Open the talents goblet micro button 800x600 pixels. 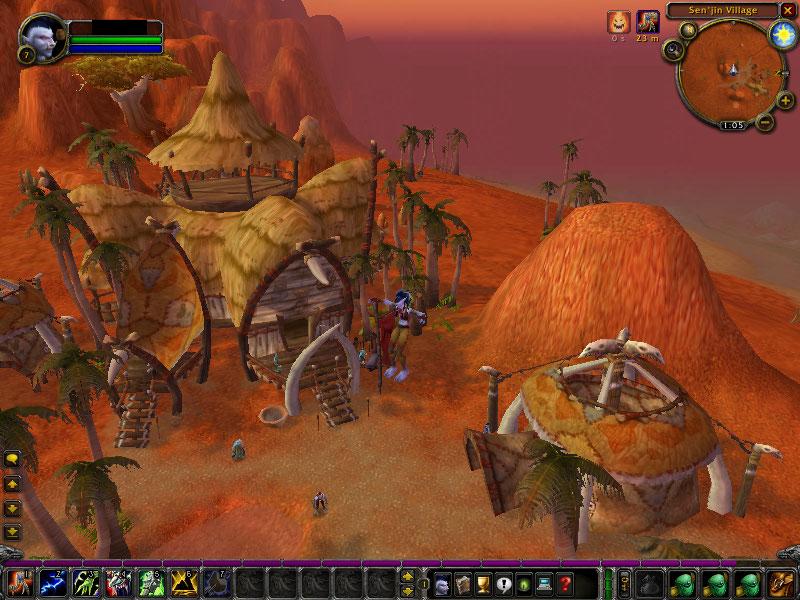483,583
